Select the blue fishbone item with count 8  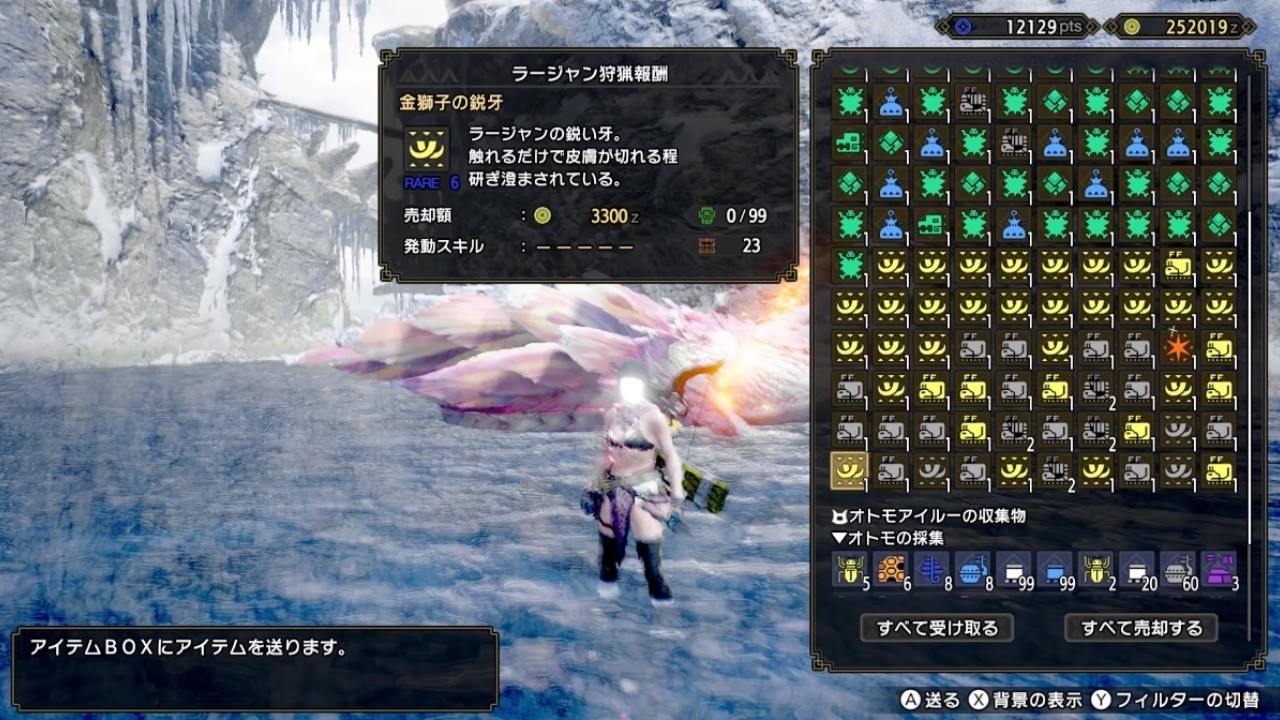(931, 569)
